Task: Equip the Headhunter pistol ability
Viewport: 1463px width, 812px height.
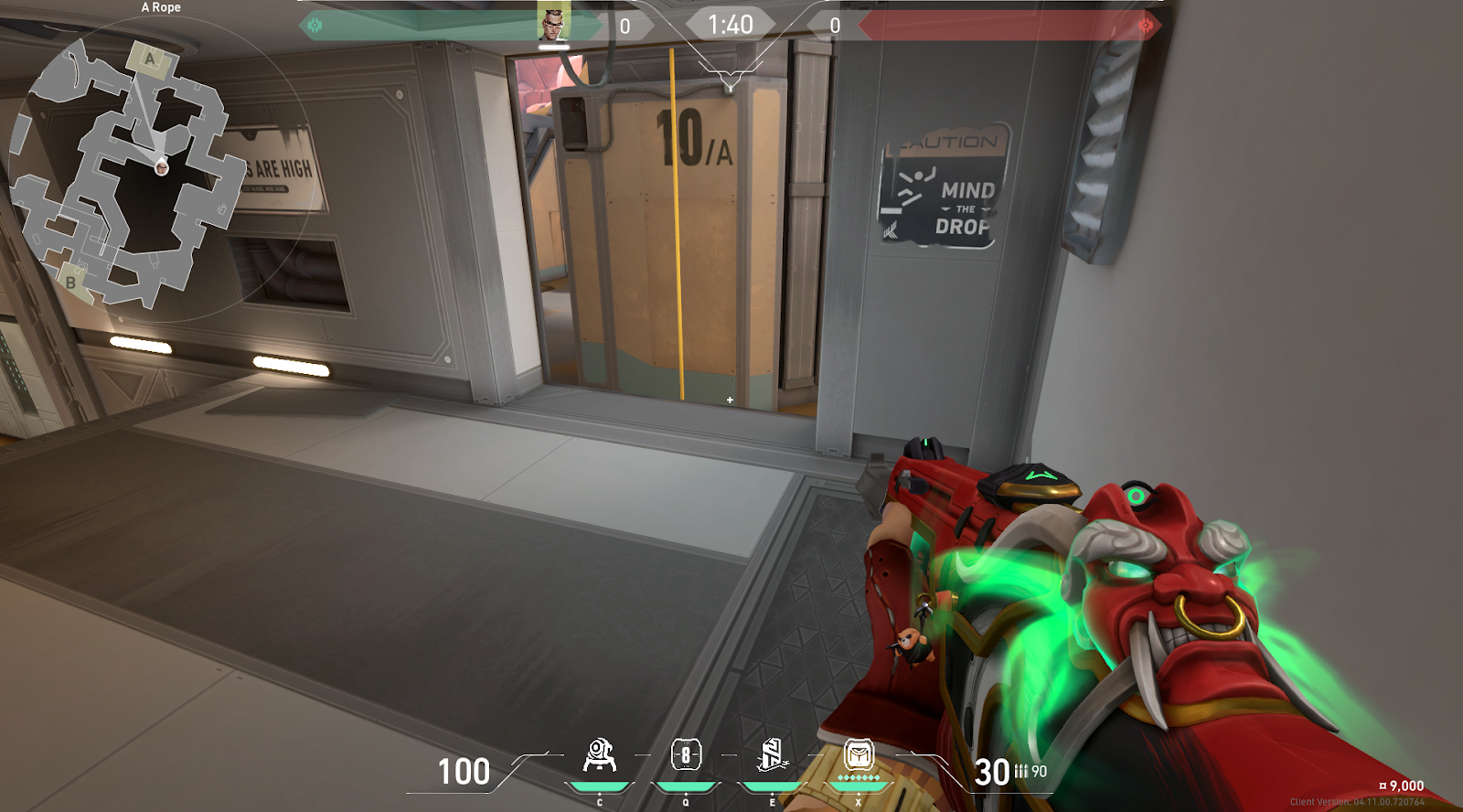Action: coord(686,755)
